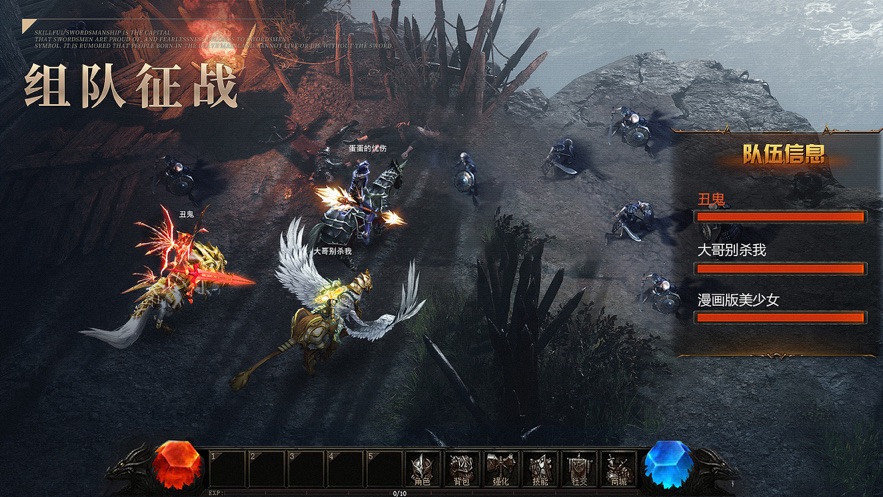The height and width of the screenshot is (497, 883).
Task: Open the 社交 social menu
Action: click(x=578, y=470)
